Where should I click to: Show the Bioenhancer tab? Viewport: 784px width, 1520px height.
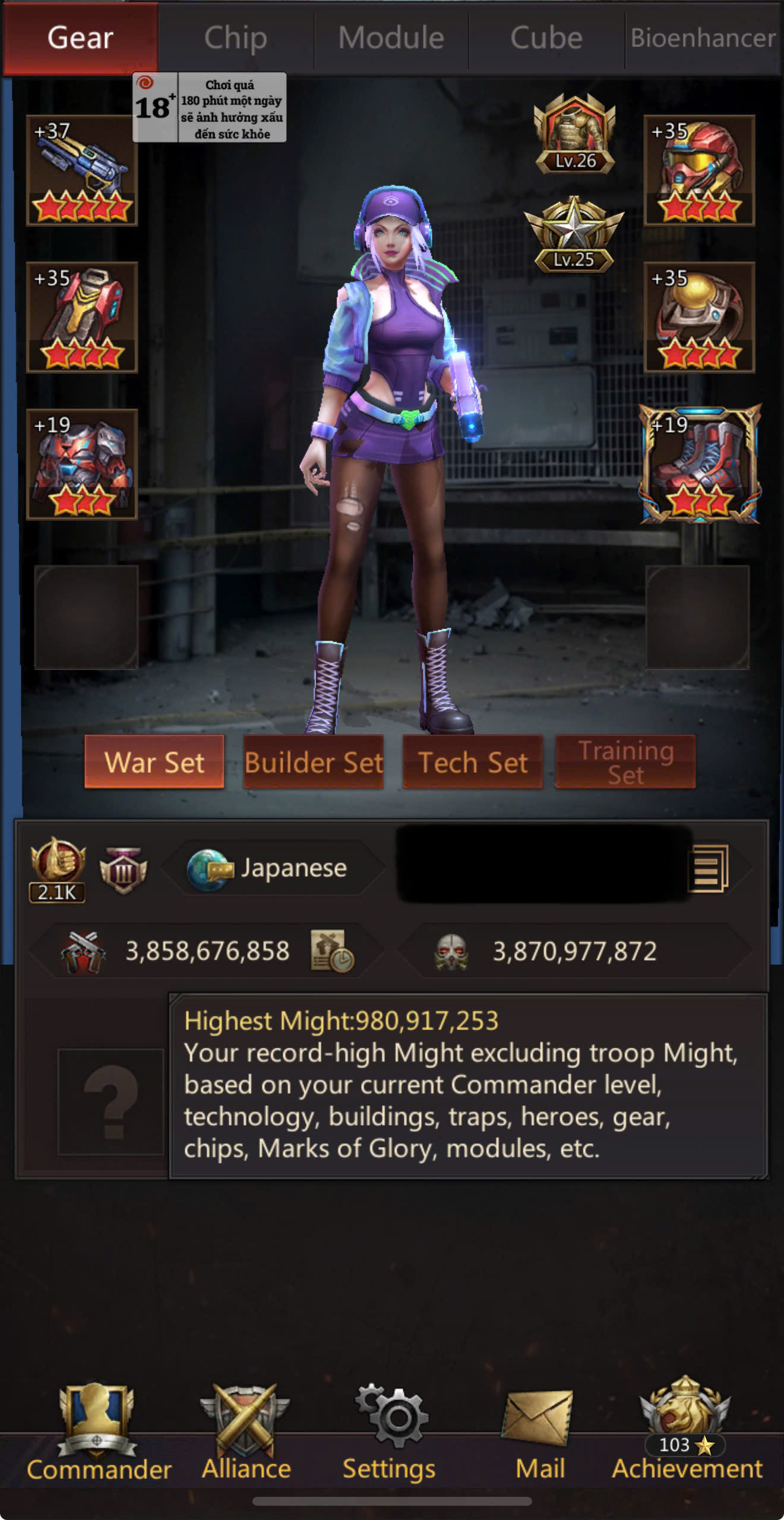point(703,38)
